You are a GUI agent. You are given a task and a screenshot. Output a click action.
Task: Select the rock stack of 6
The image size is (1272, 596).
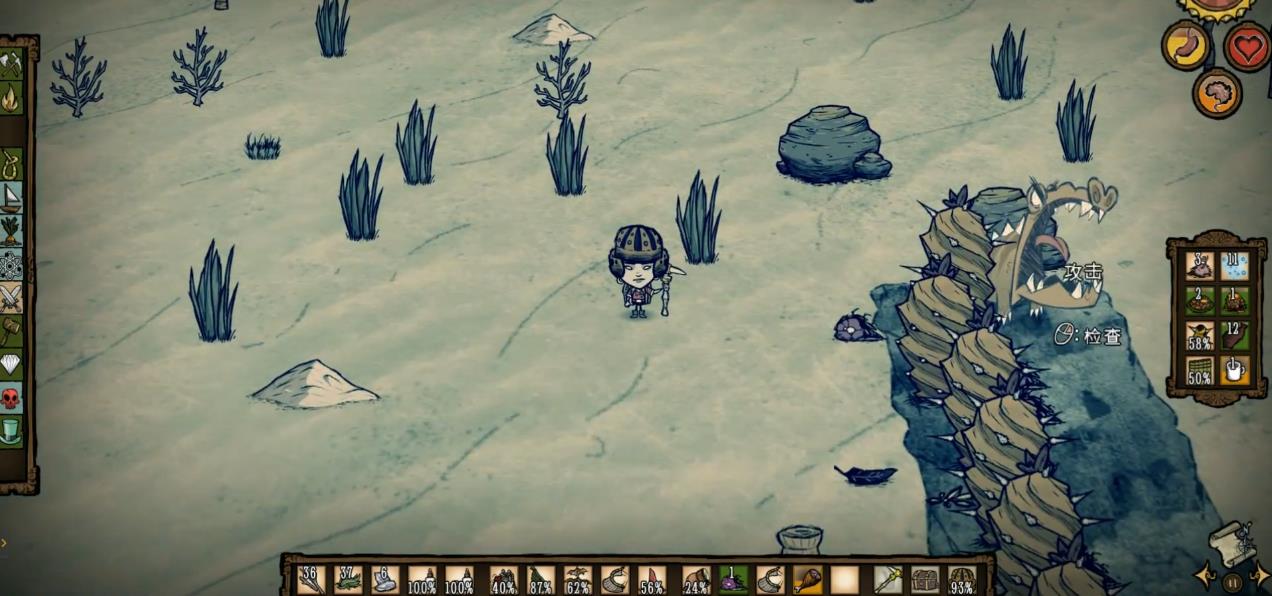pyautogui.click(x=385, y=579)
